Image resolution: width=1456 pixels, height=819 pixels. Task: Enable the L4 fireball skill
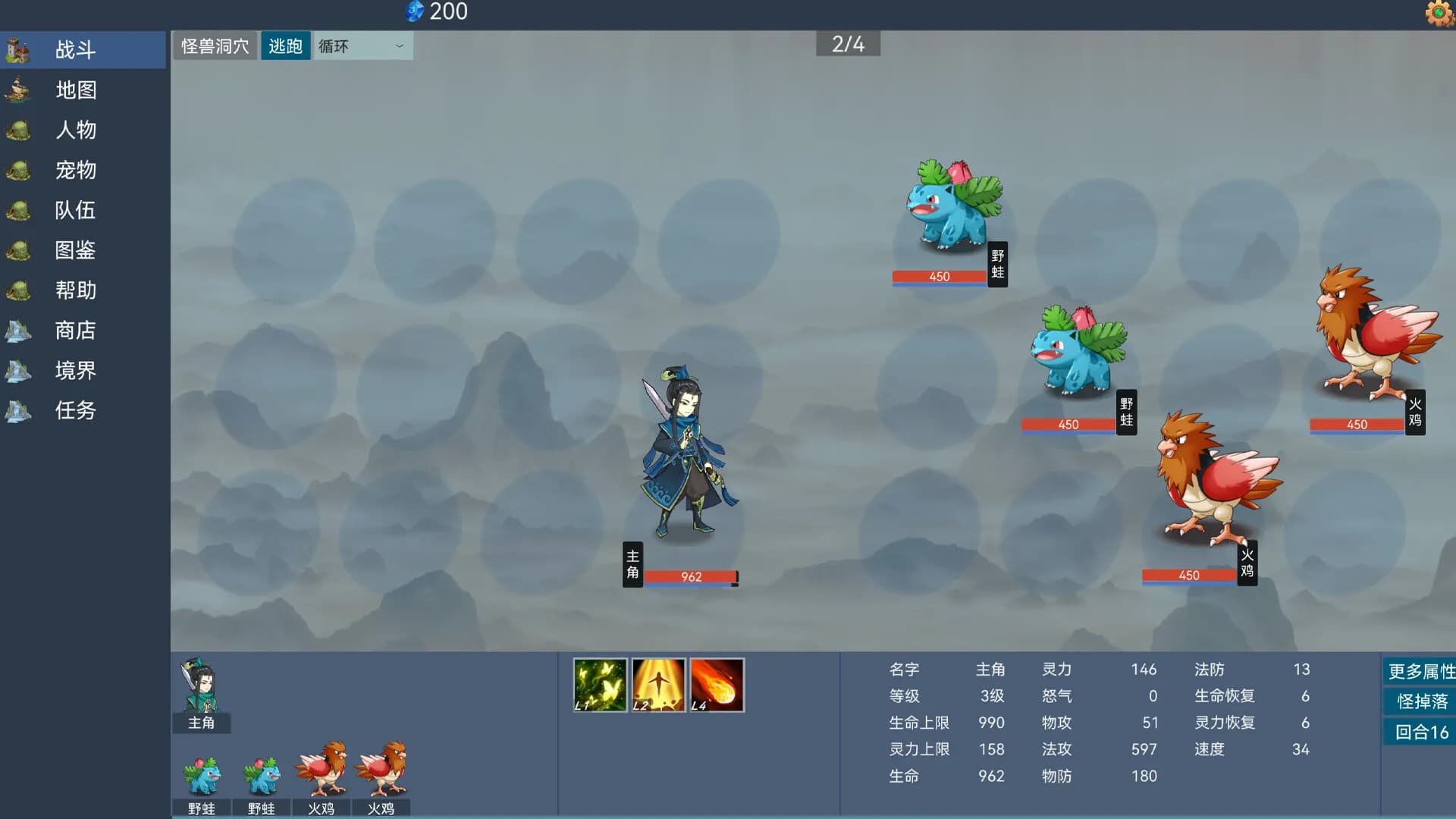717,685
